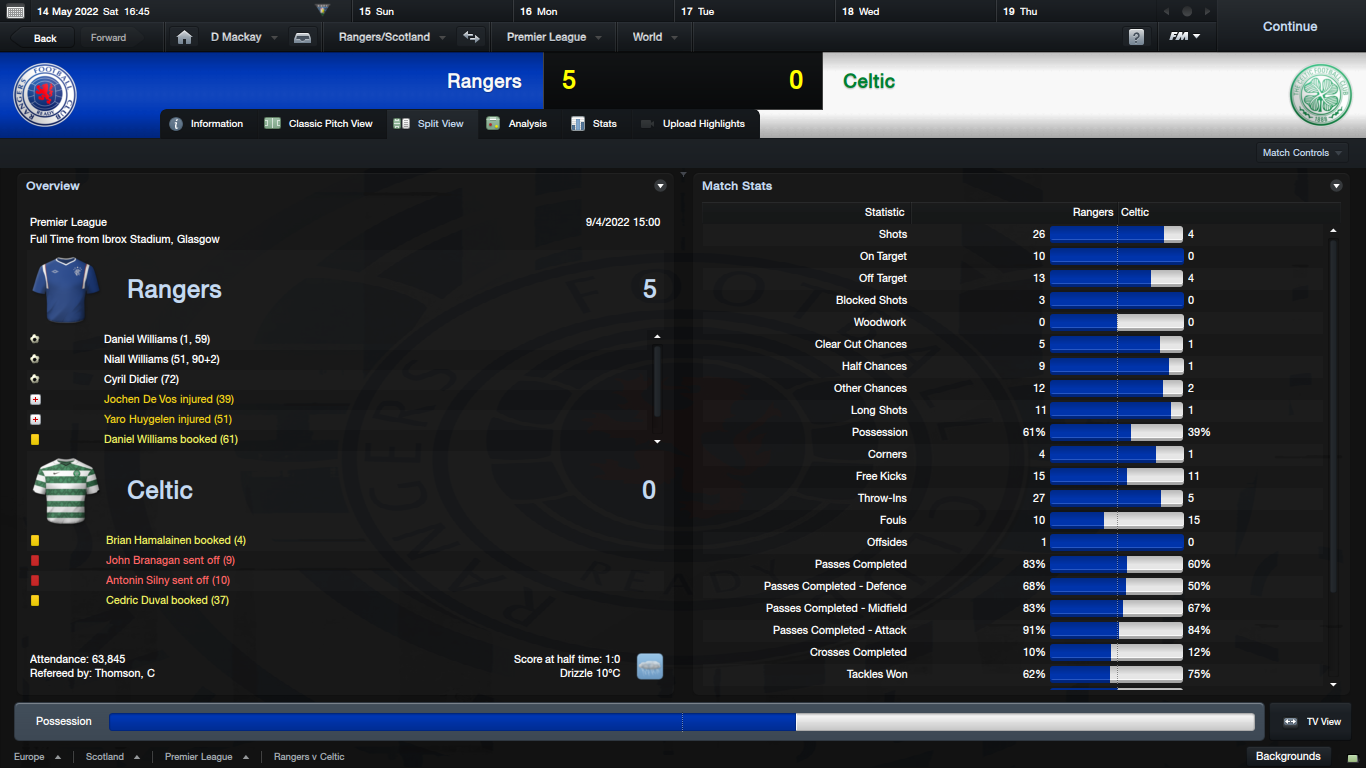The width and height of the screenshot is (1366, 768).
Task: Click the Scotland breadcrumb link
Action: tap(105, 757)
